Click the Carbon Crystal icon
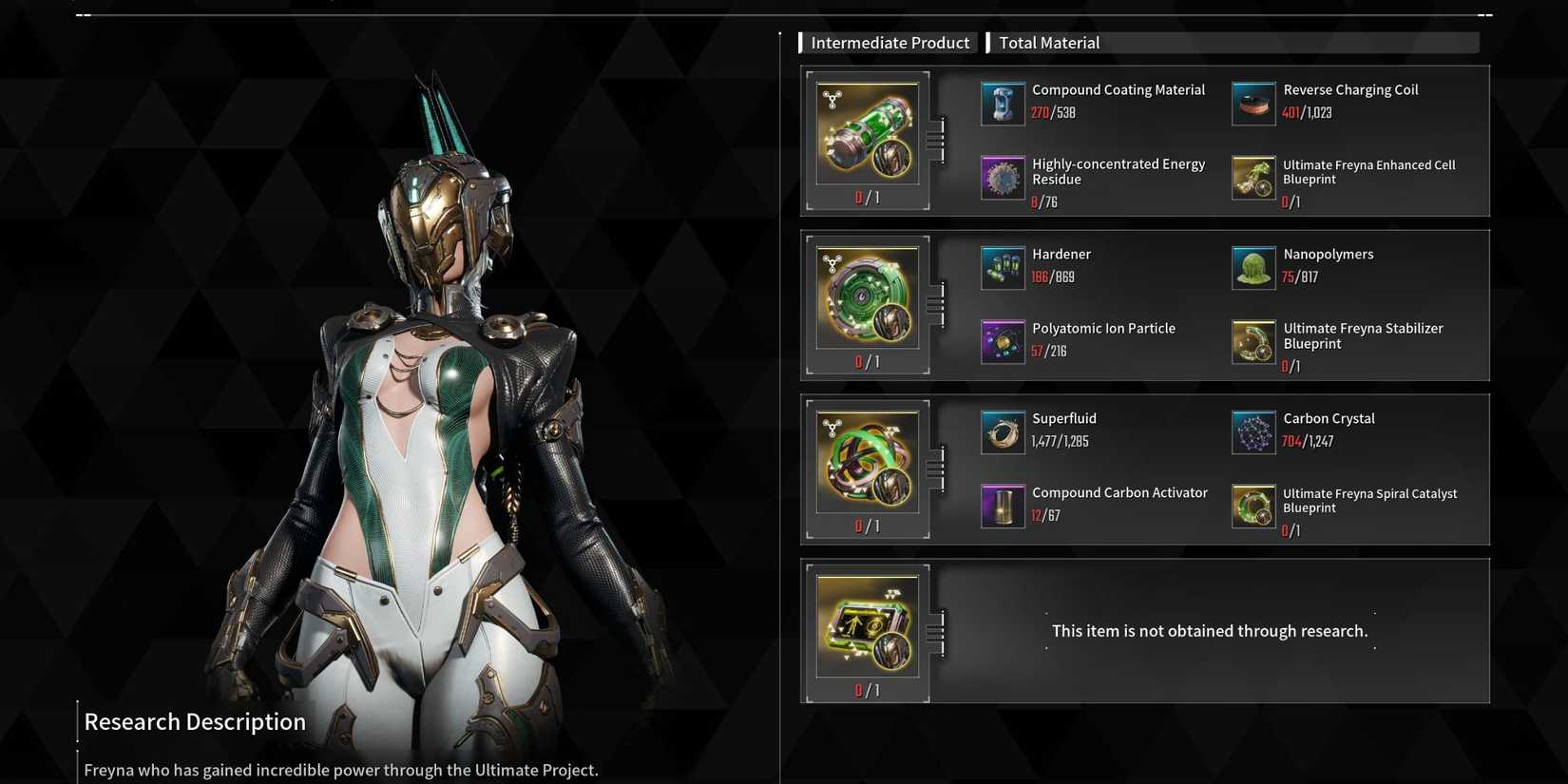1568x784 pixels. click(1253, 431)
